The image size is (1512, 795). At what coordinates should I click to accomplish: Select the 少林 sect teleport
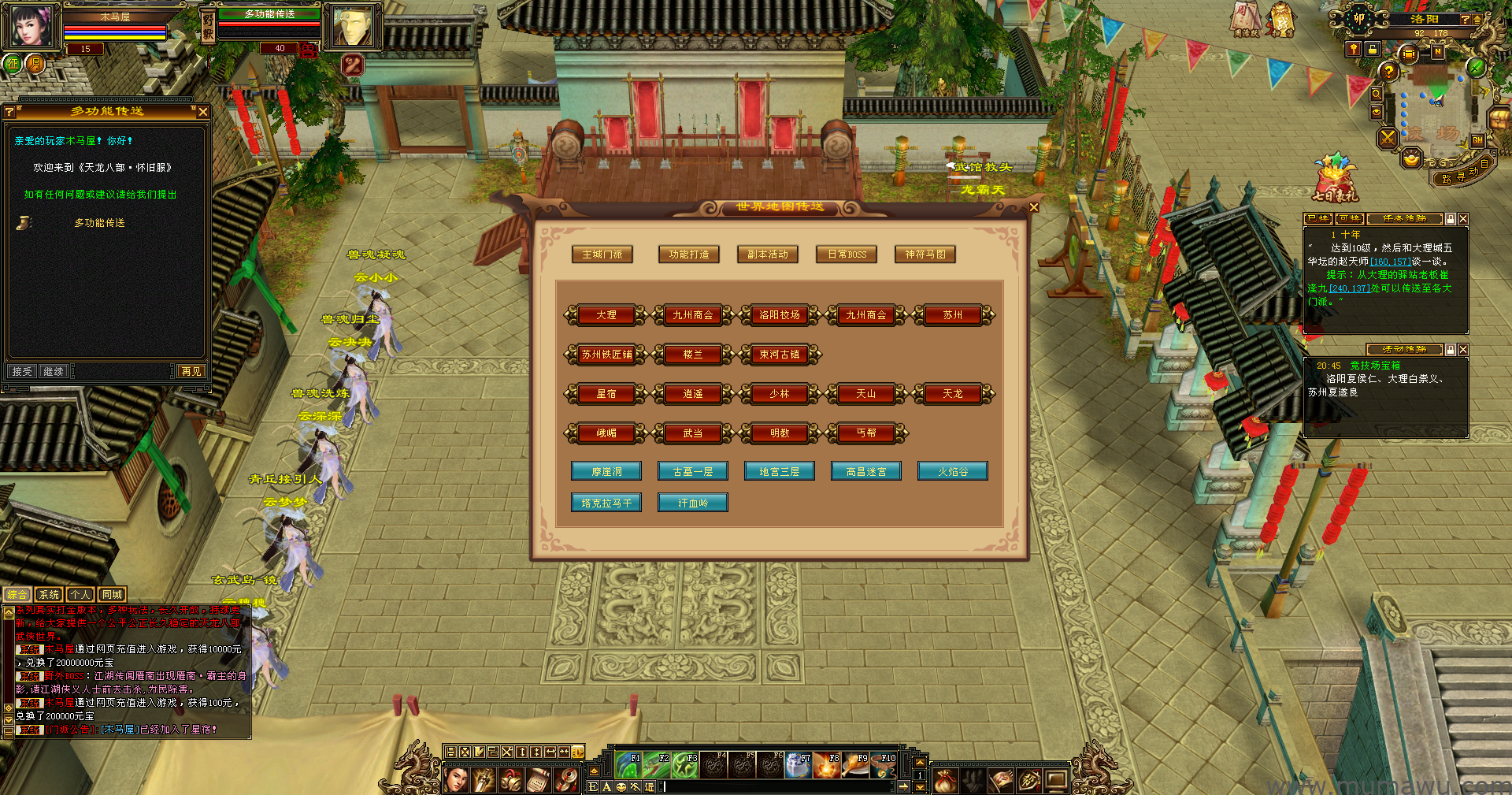click(x=780, y=394)
